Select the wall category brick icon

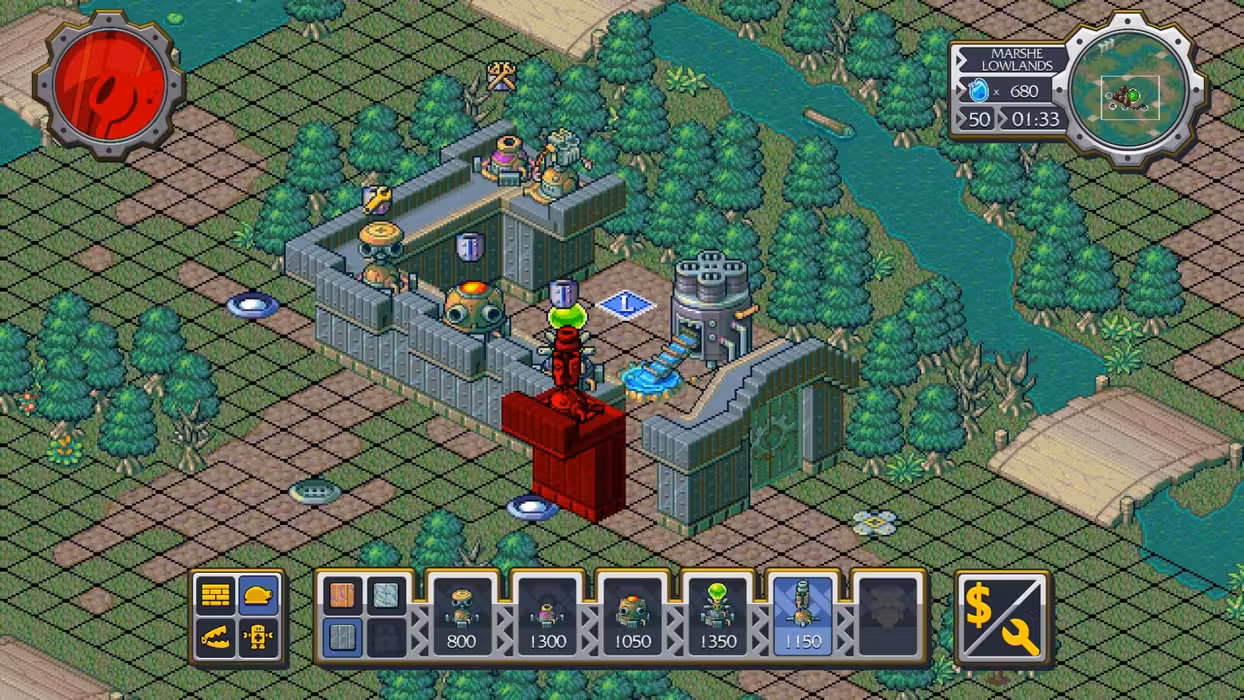tap(216, 596)
